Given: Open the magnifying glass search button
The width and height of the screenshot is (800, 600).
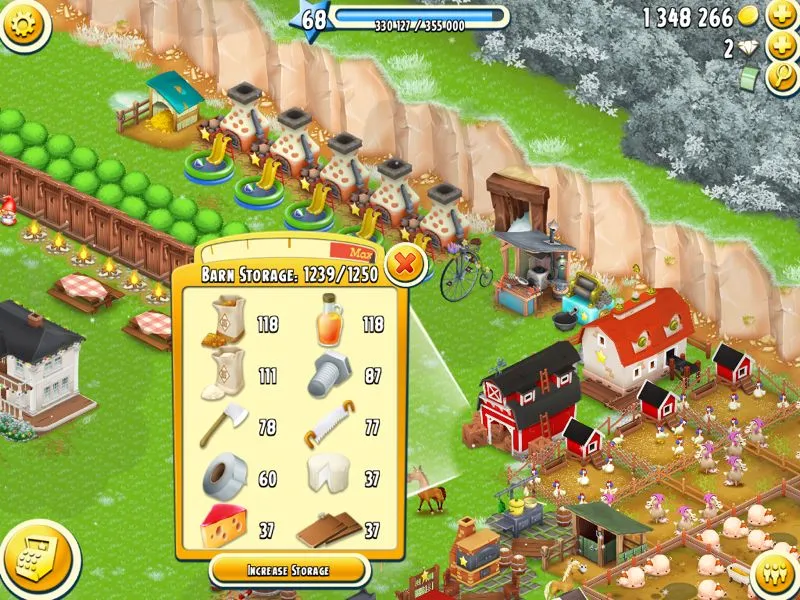Looking at the screenshot, I should point(780,78).
